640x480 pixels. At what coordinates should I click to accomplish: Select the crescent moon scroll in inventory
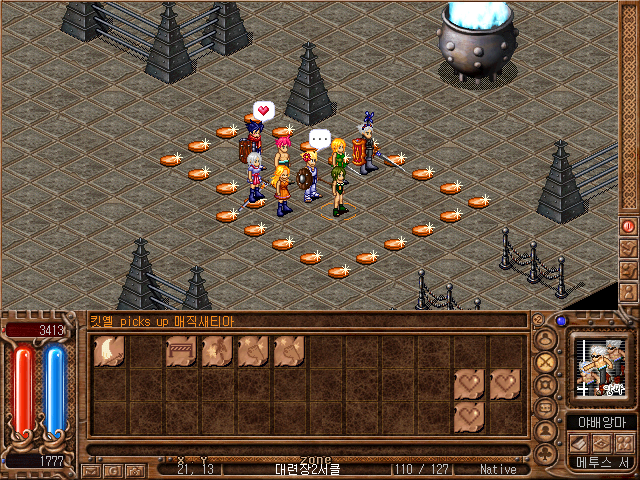click(108, 351)
